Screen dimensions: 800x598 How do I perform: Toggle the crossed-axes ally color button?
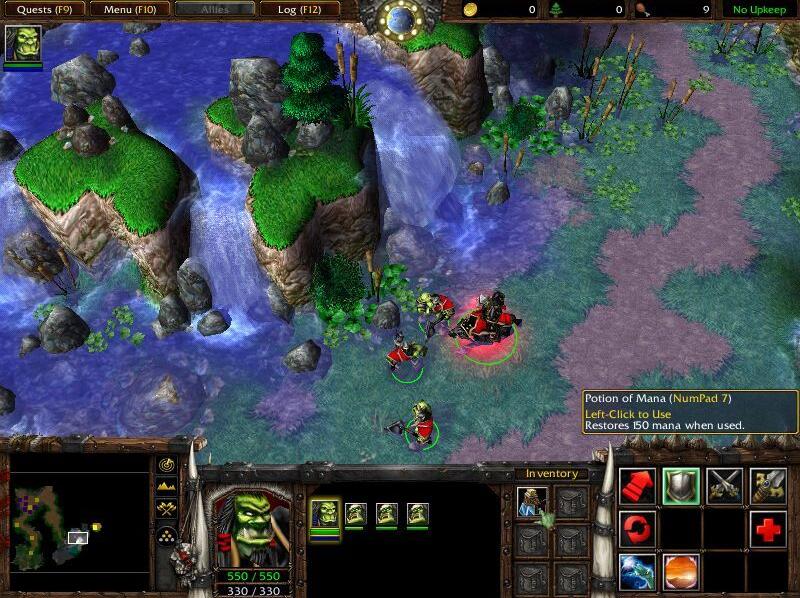click(166, 510)
